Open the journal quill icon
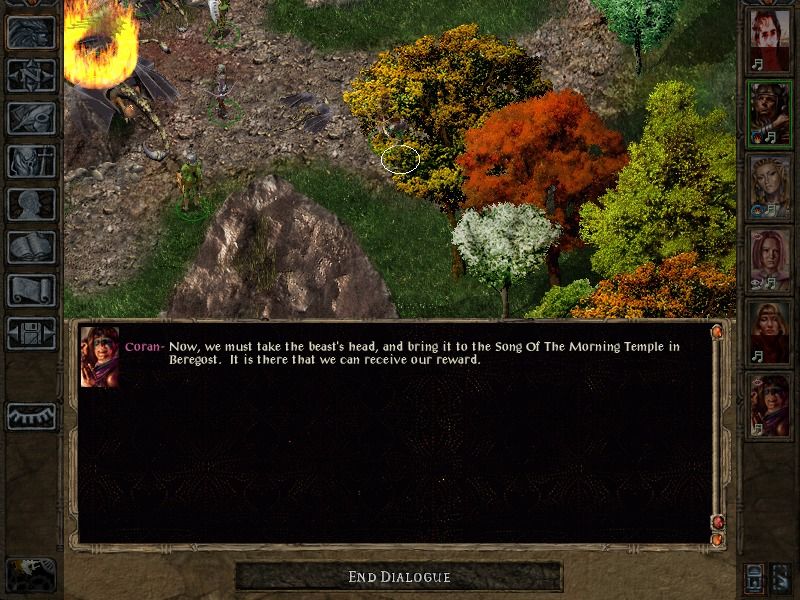 point(31,118)
